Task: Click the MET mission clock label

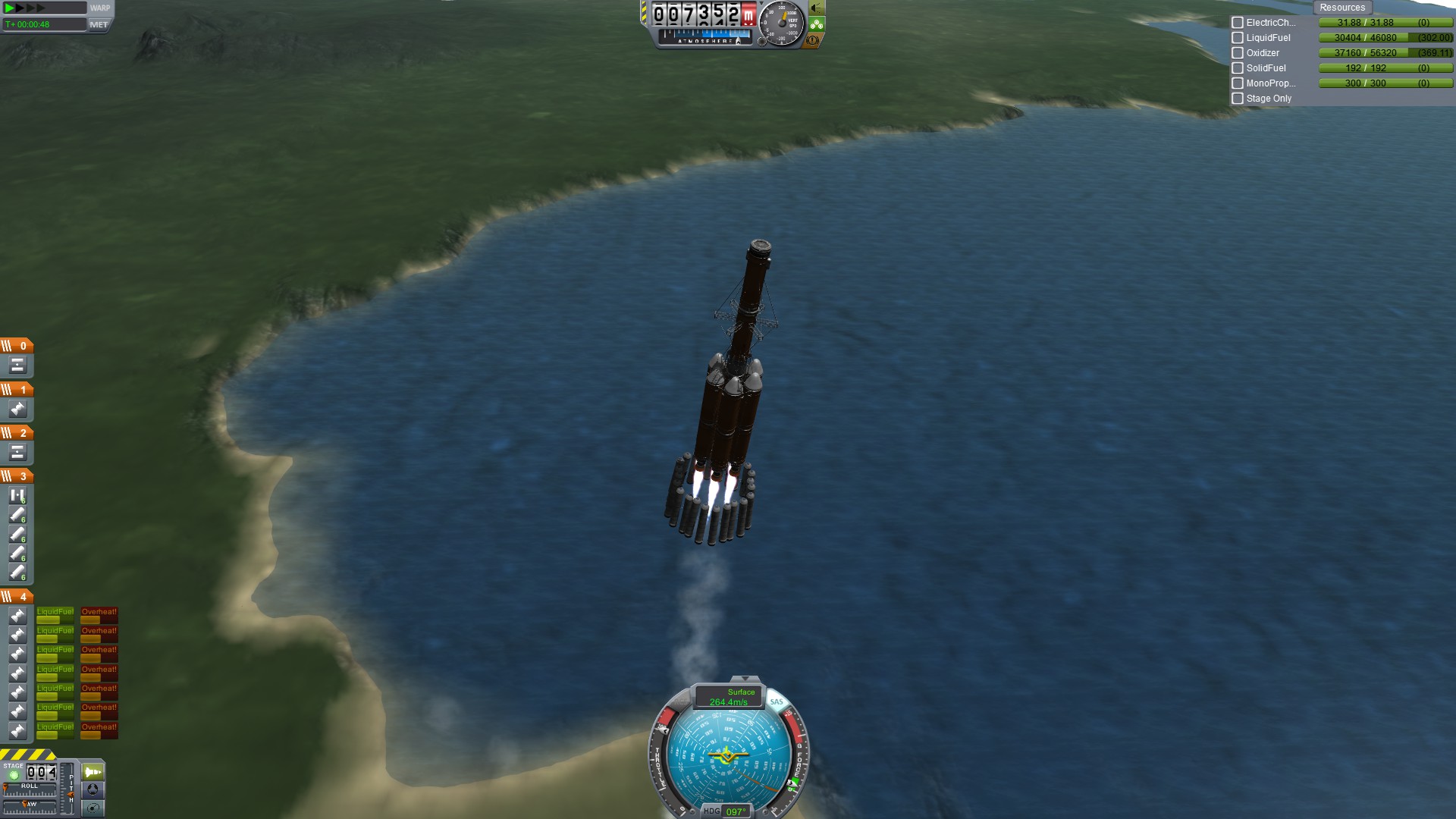Action: [99, 24]
